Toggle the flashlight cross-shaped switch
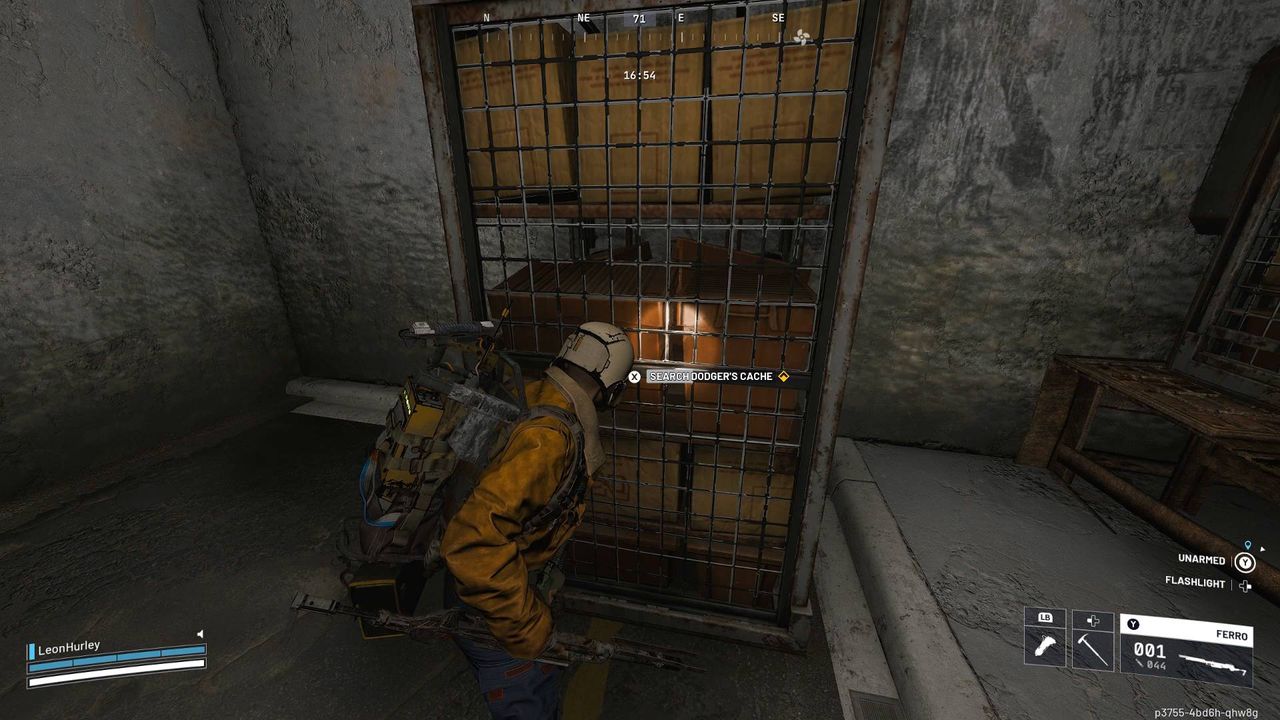 click(x=1244, y=585)
